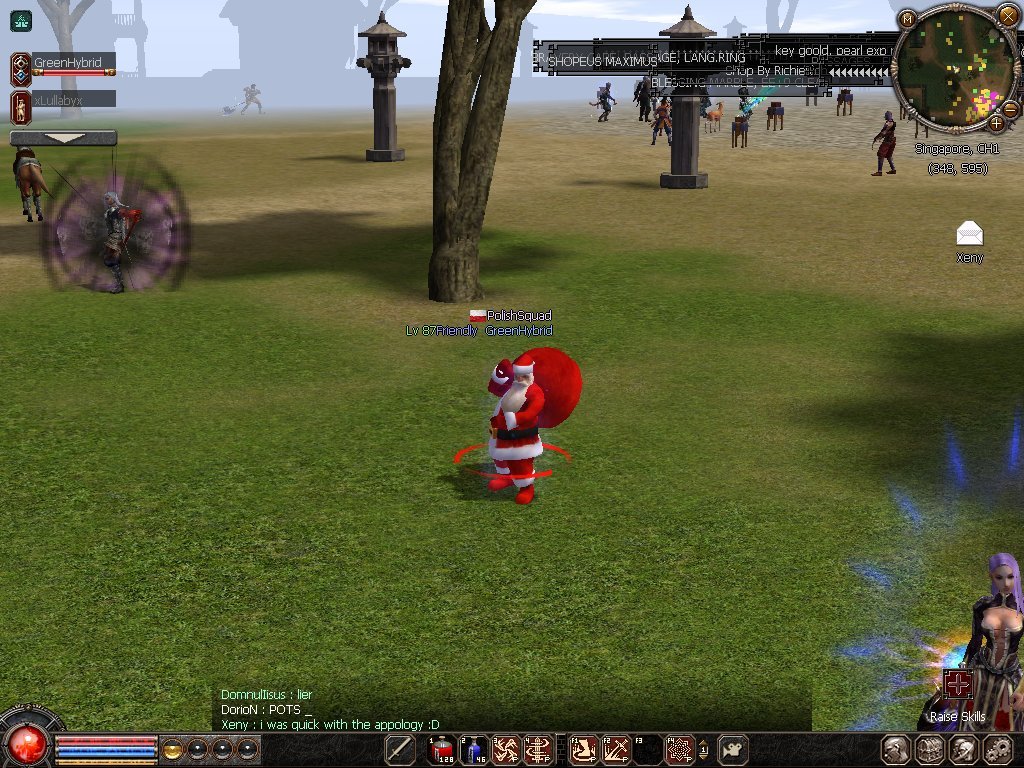Open the large map with the M button
Viewport: 1024px width, 768px height.
click(907, 19)
